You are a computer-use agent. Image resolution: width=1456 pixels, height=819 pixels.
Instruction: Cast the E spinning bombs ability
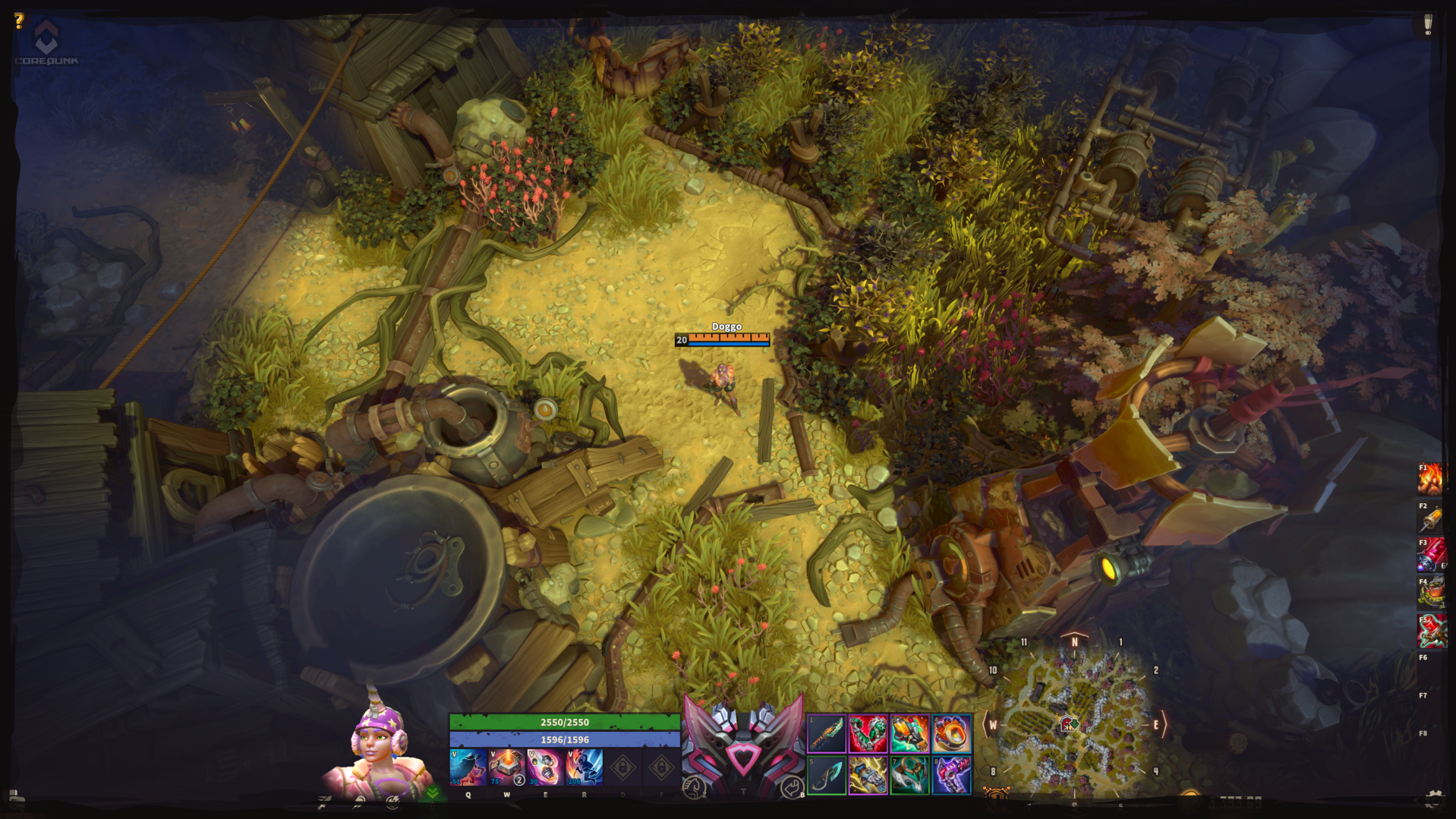coord(545,767)
